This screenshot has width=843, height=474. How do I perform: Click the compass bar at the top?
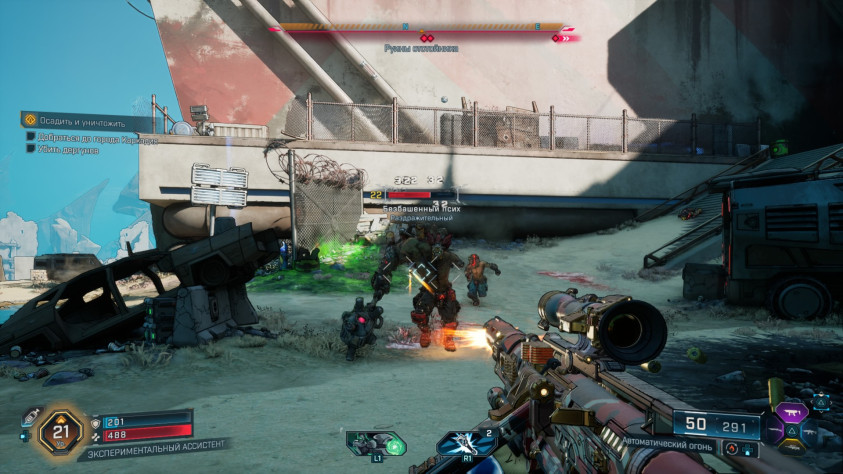[421, 28]
